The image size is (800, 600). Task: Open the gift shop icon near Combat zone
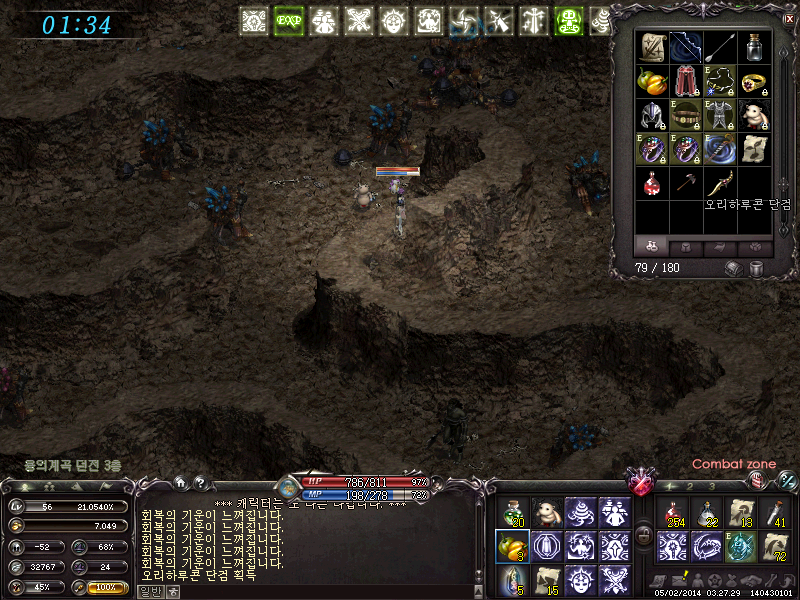[x=759, y=480]
